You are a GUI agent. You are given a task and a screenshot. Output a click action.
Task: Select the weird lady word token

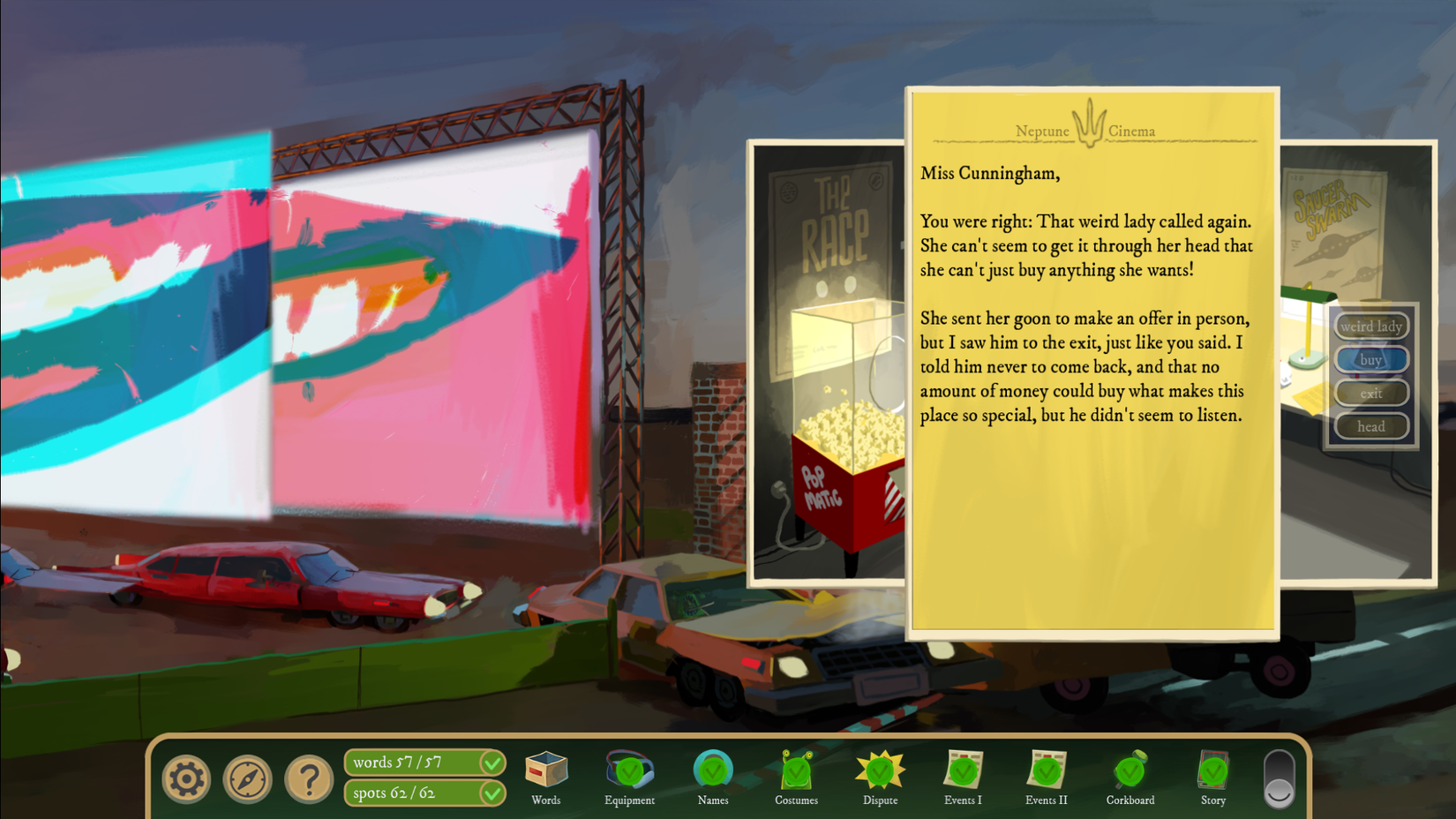click(x=1370, y=326)
